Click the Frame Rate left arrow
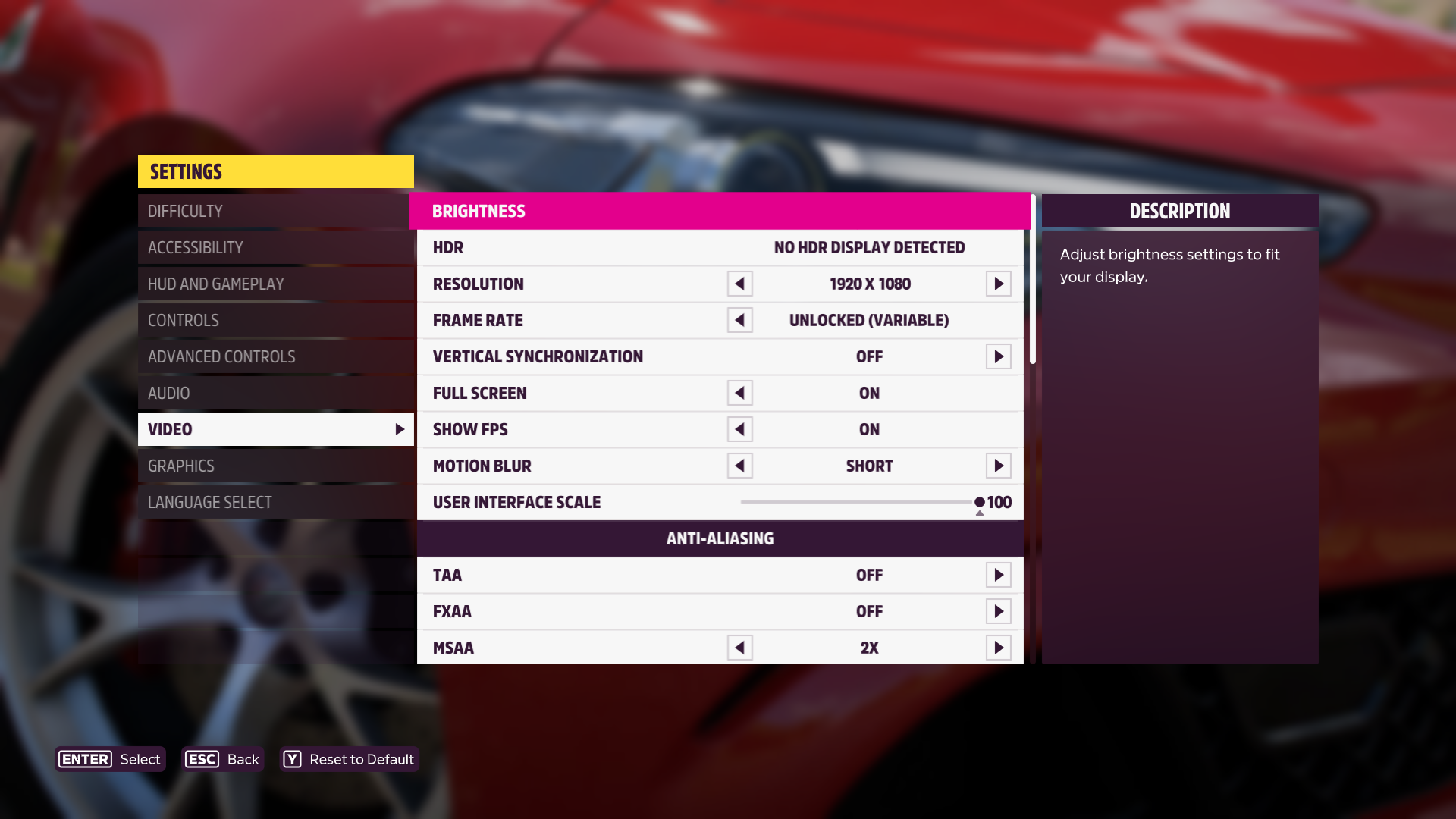Viewport: 1456px width, 819px height. tap(739, 320)
